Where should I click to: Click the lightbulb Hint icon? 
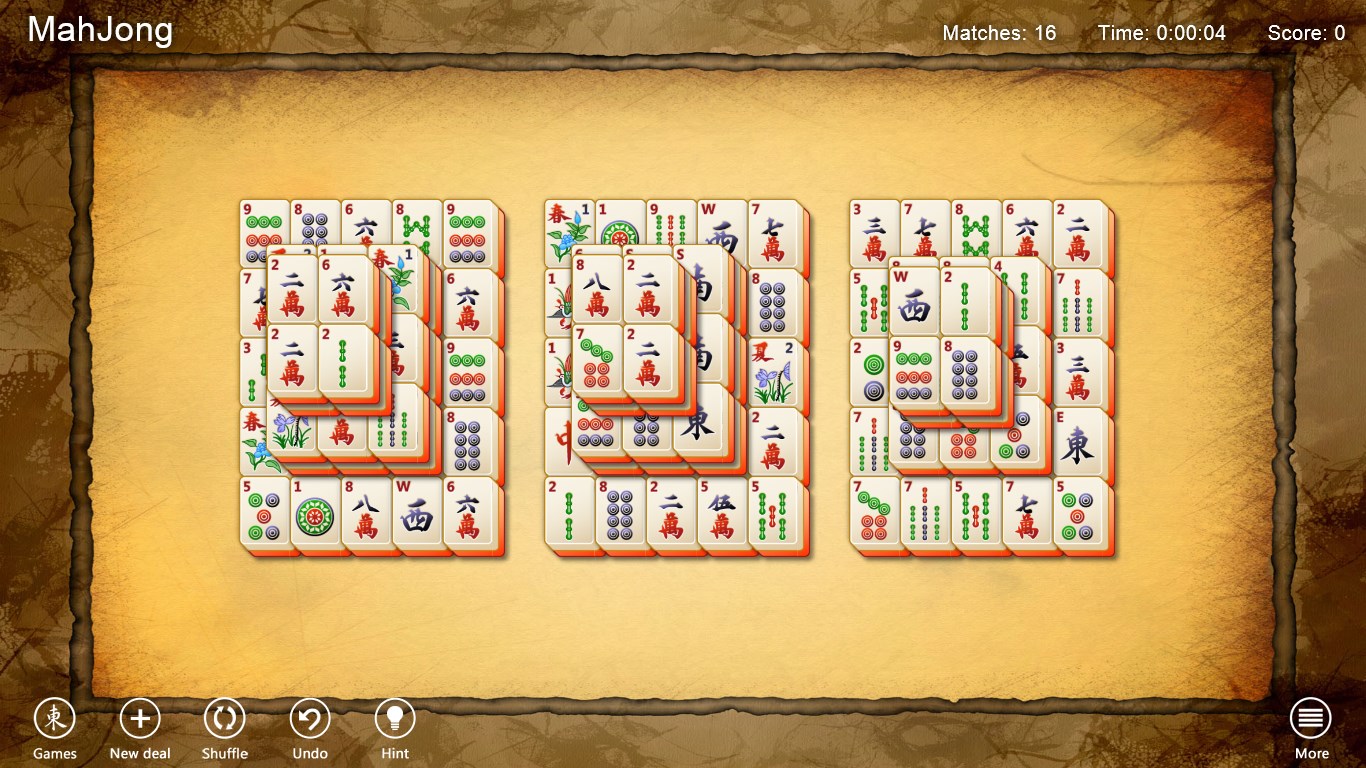(394, 714)
